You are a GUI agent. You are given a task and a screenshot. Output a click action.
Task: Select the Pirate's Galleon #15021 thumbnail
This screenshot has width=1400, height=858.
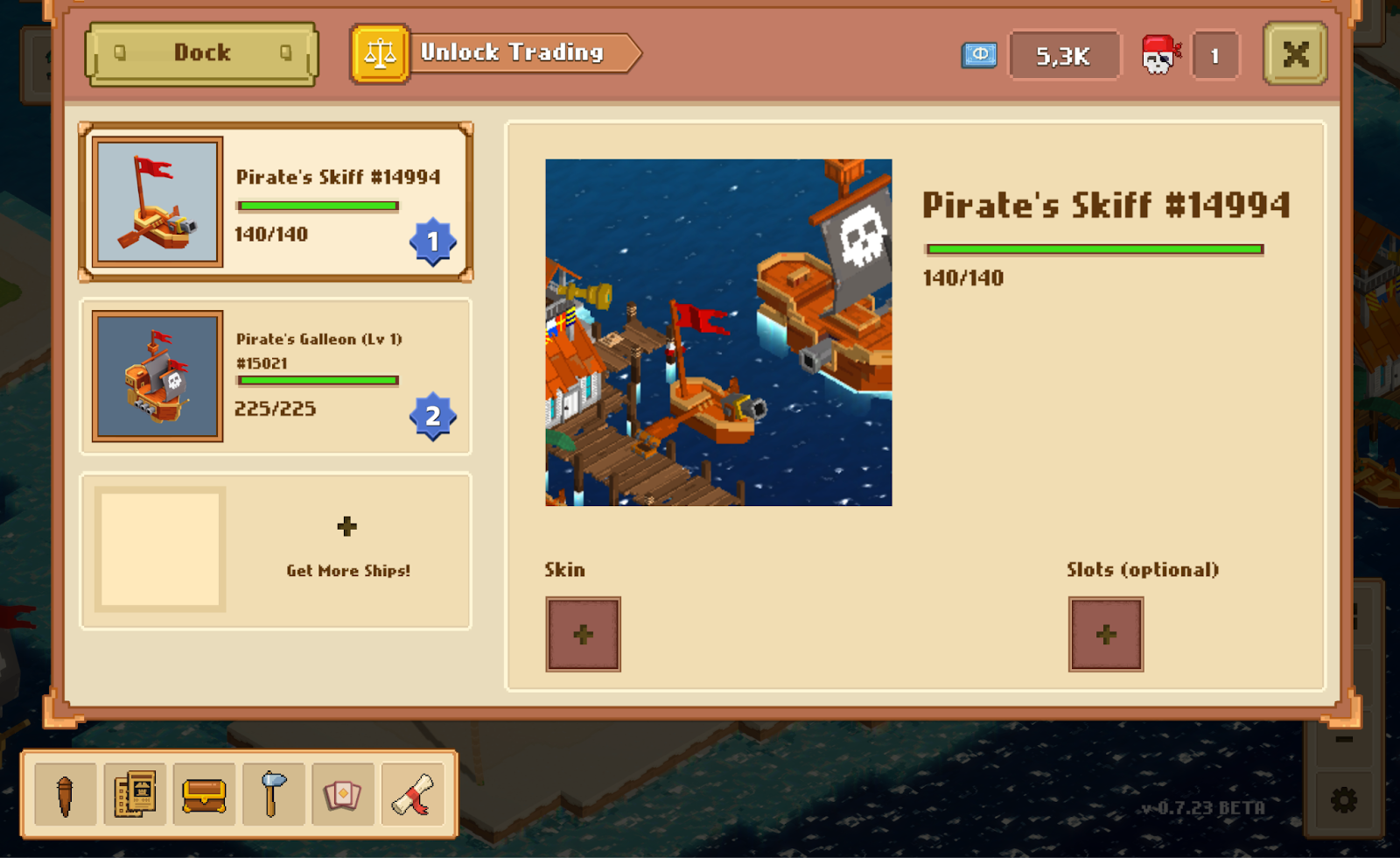158,376
